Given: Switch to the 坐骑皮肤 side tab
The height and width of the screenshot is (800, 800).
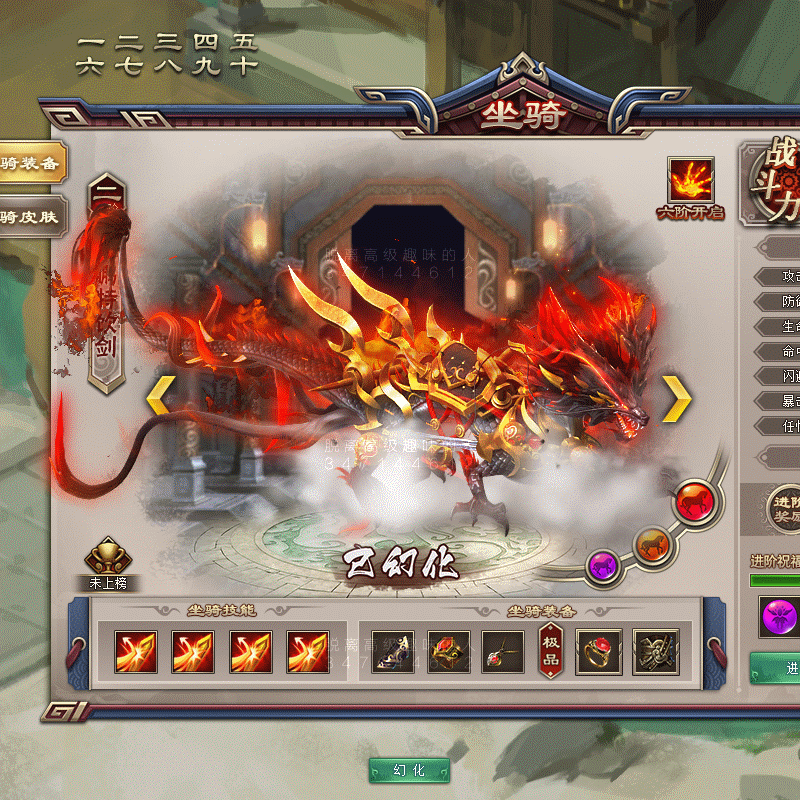Looking at the screenshot, I should [x=30, y=215].
